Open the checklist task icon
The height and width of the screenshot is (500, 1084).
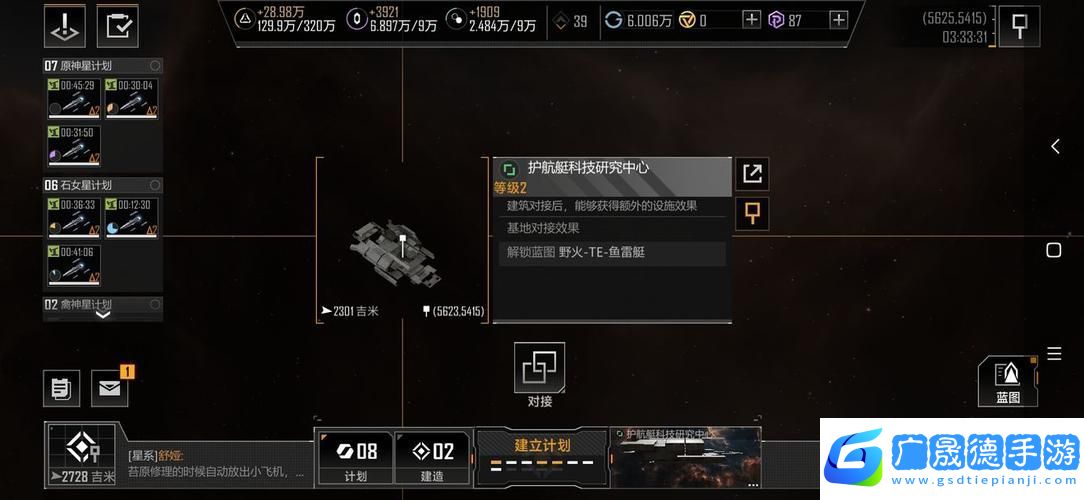click(x=117, y=26)
